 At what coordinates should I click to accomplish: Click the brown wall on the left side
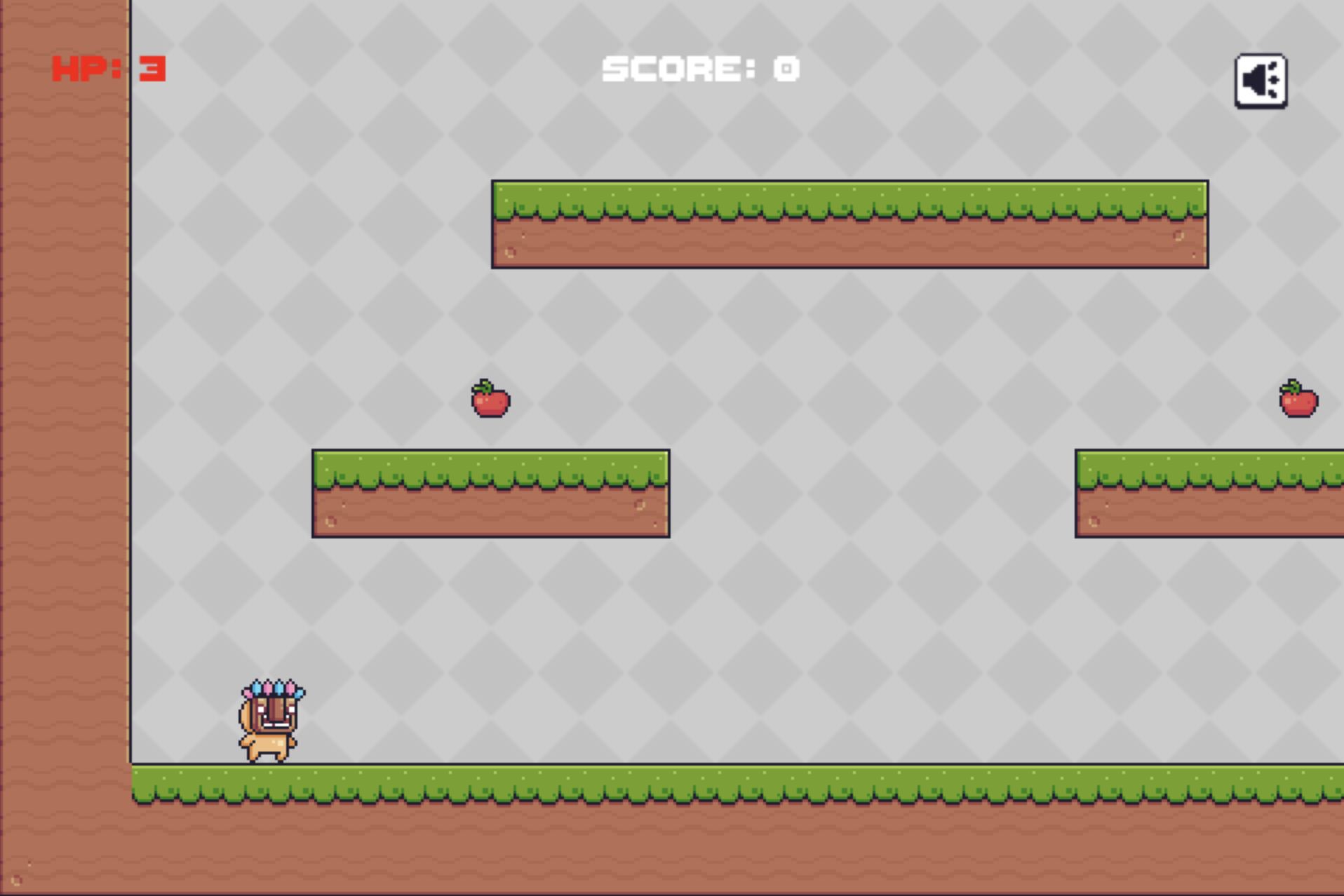(x=63, y=421)
